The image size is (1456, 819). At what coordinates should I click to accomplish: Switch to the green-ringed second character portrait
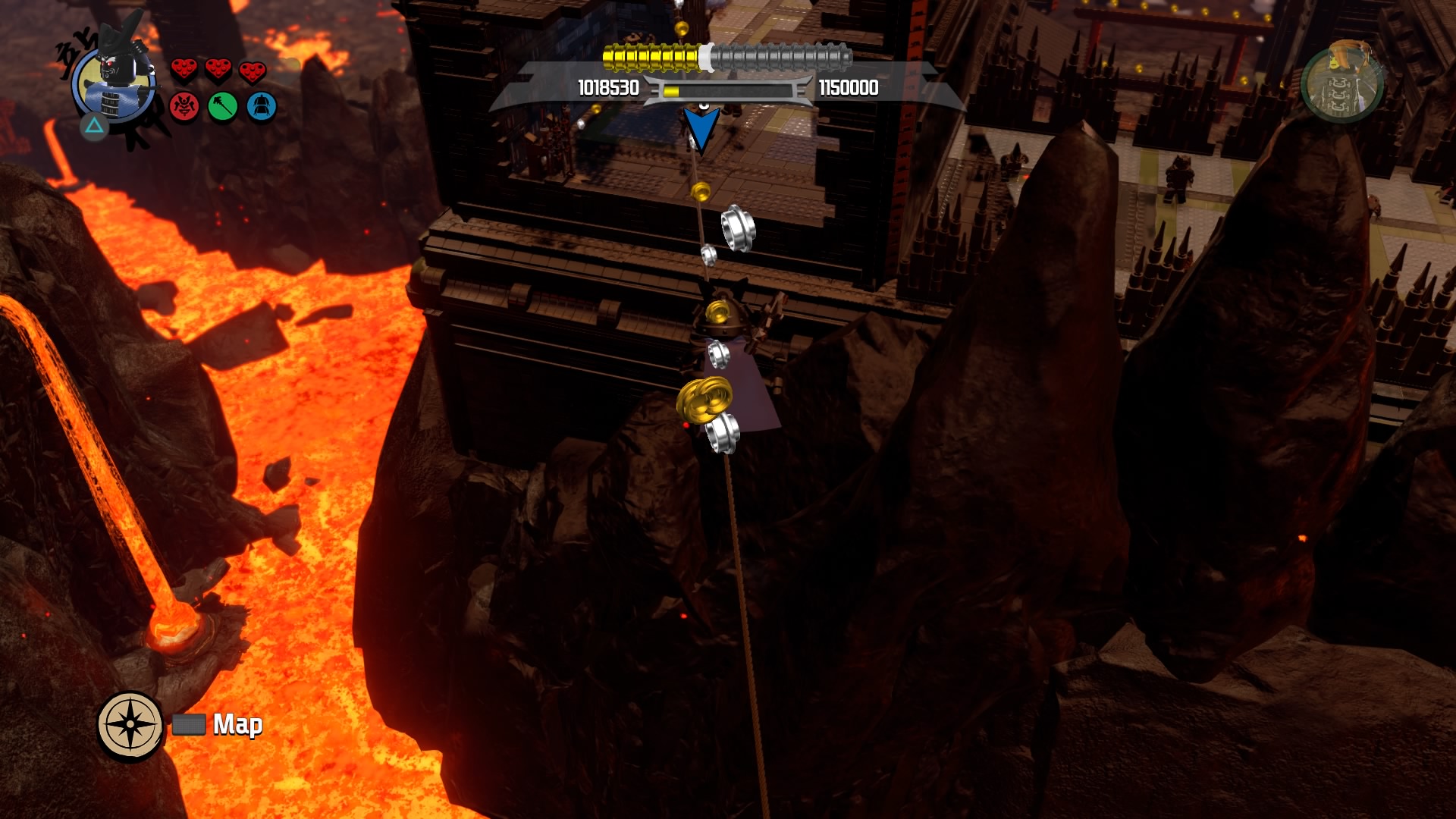1341,84
